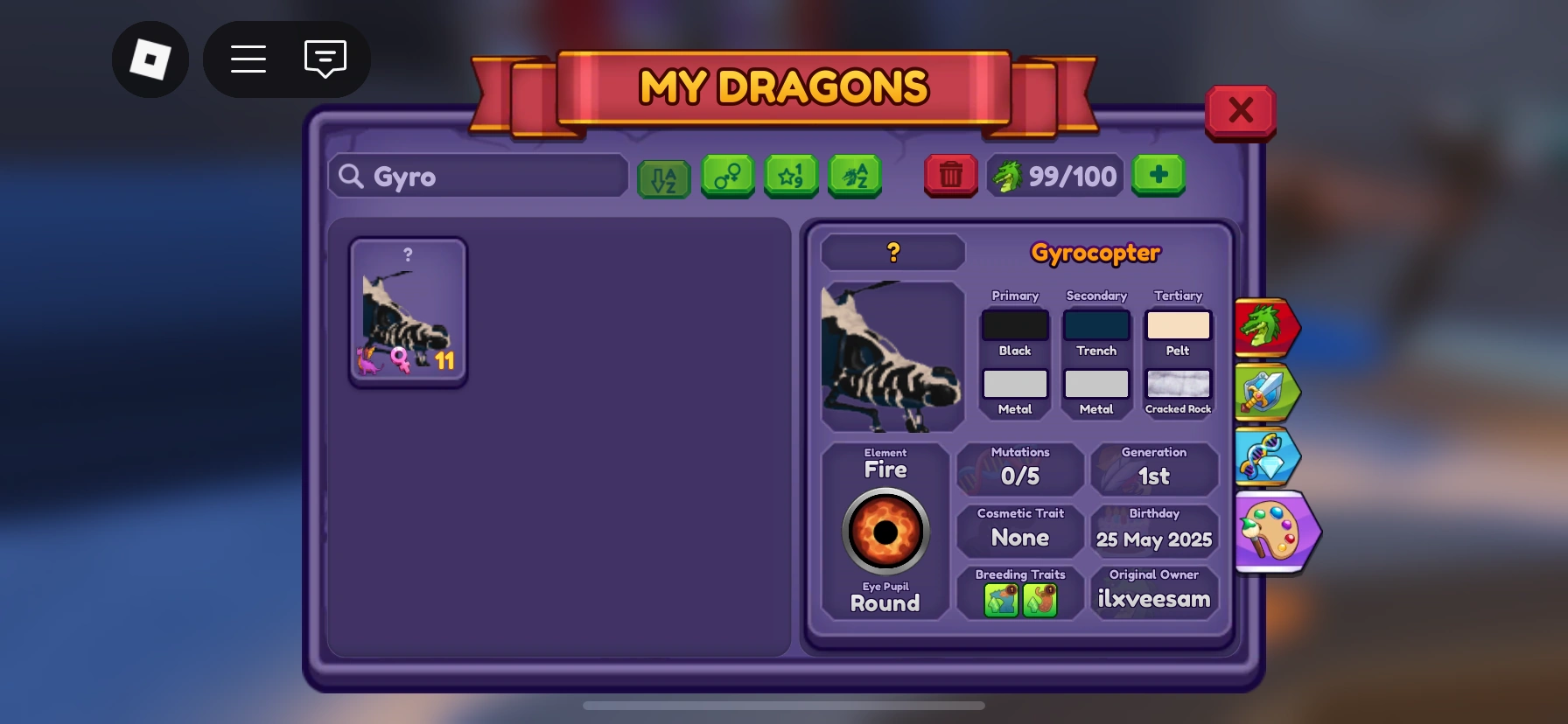The height and width of the screenshot is (724, 1568).
Task: Open the Roblox chat bubble menu
Action: click(325, 59)
